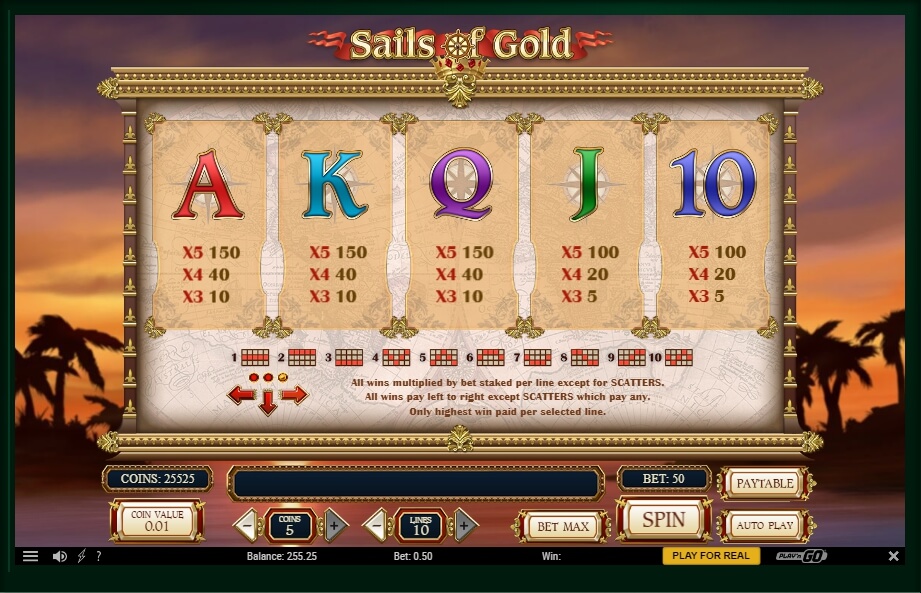Image resolution: width=921 pixels, height=593 pixels.
Task: Go to the previous paytable page
Action: coord(240,395)
